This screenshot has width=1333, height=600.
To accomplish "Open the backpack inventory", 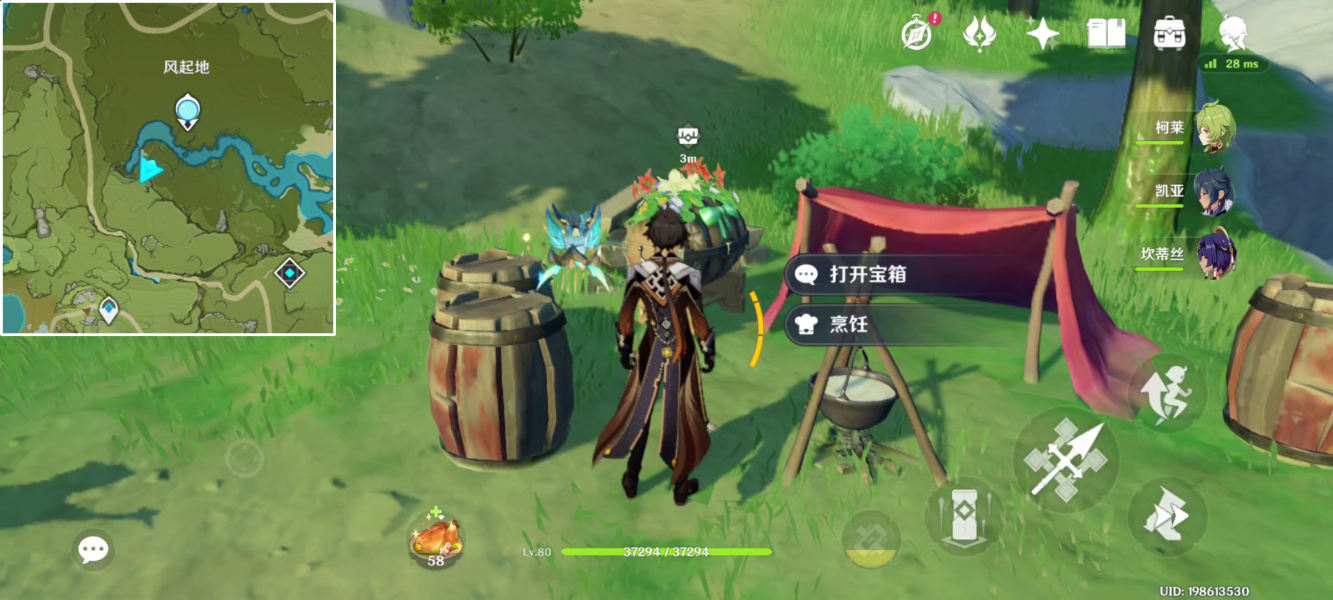I will (1169, 34).
